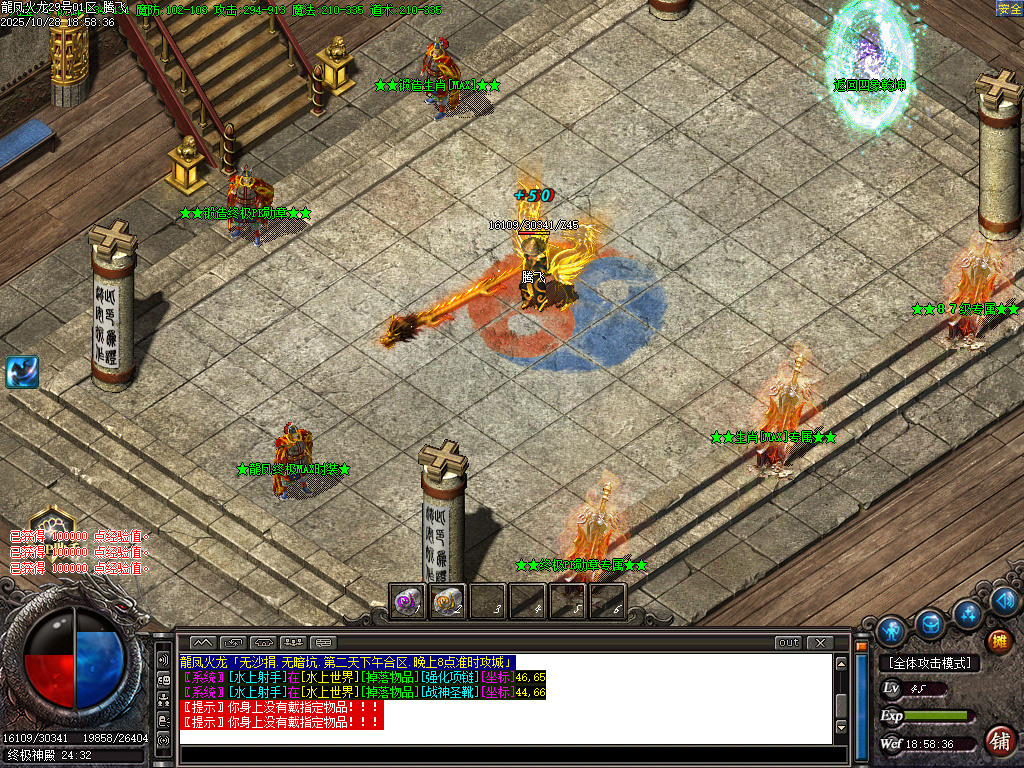This screenshot has height=768, width=1024.
Task: Open the skills sparkle icon
Action: [967, 613]
